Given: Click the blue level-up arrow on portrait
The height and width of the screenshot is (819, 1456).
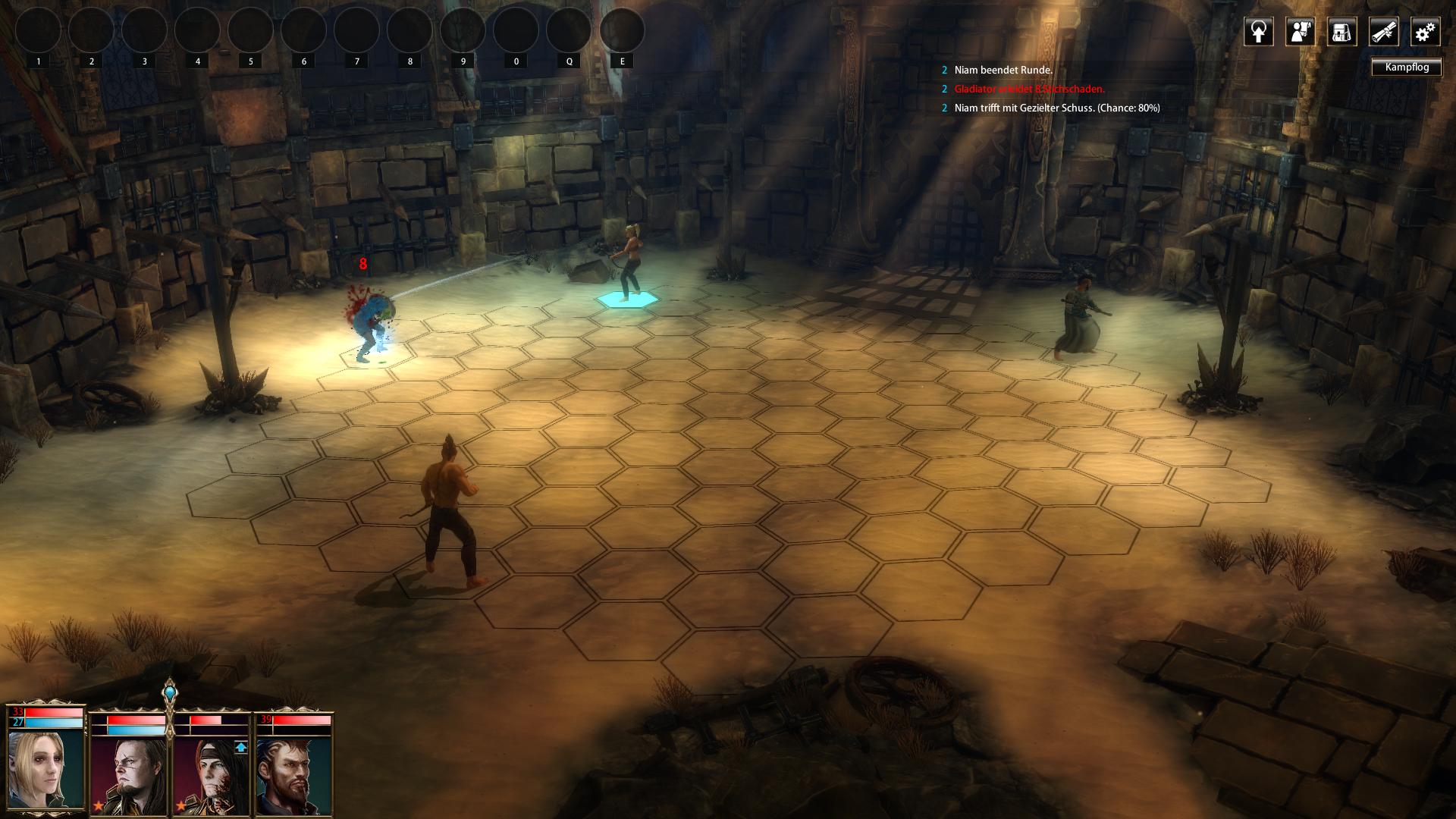Looking at the screenshot, I should [240, 748].
